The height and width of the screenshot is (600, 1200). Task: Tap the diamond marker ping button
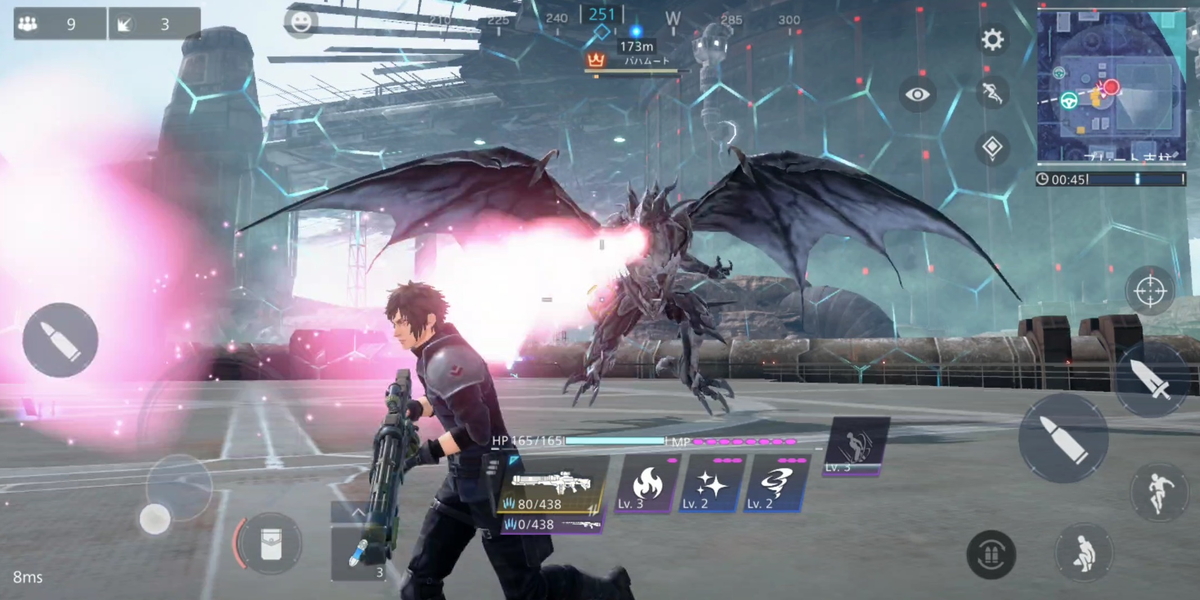pos(991,148)
